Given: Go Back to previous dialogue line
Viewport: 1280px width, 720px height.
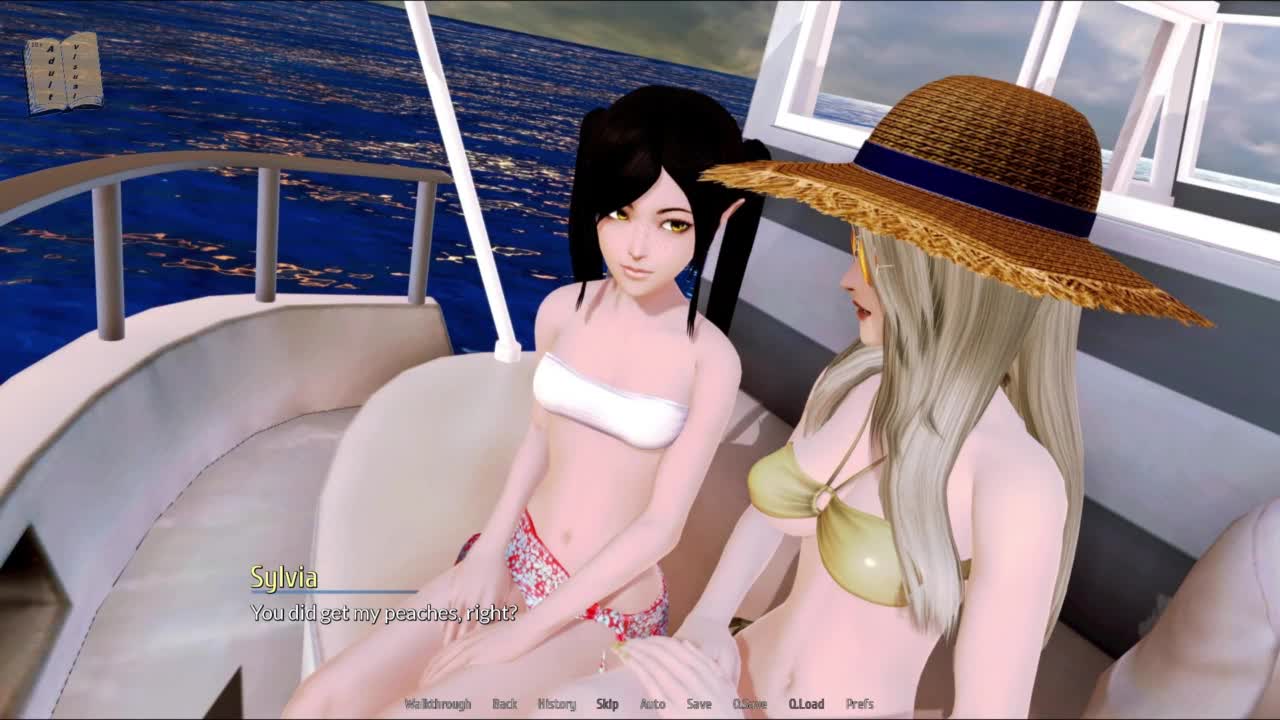Looking at the screenshot, I should [x=505, y=704].
